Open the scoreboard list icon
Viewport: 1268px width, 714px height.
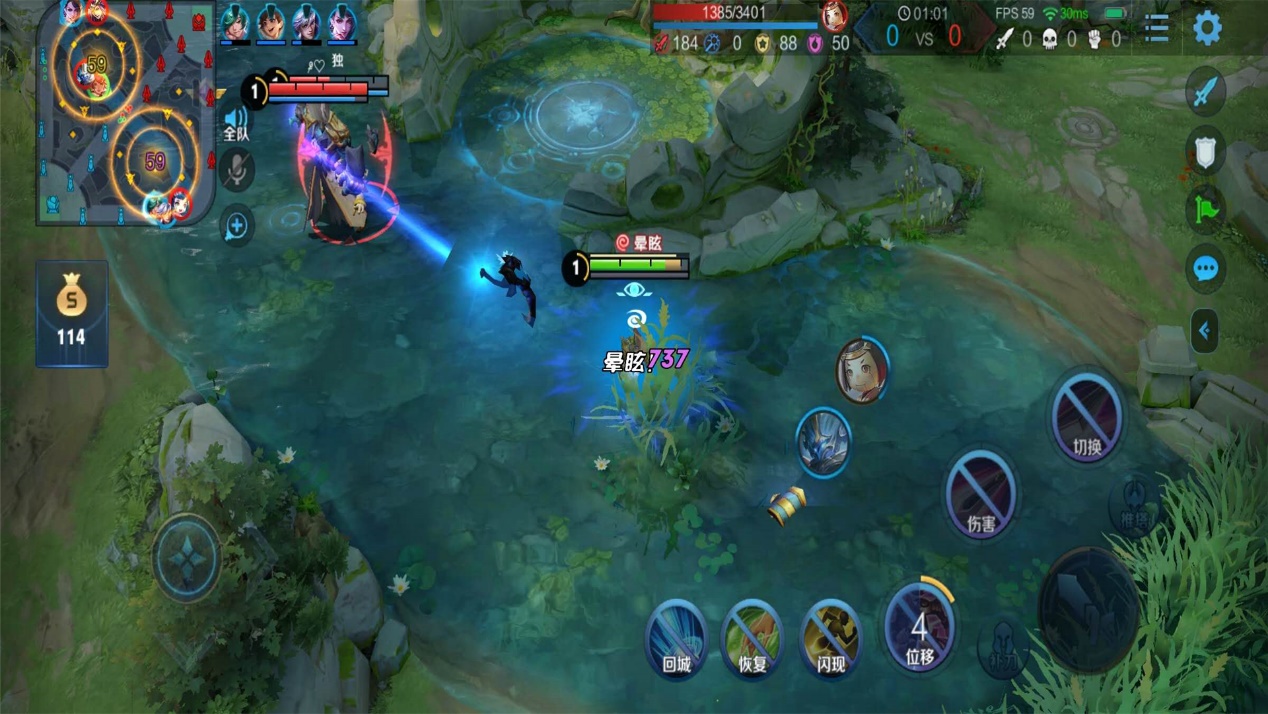tap(1156, 28)
